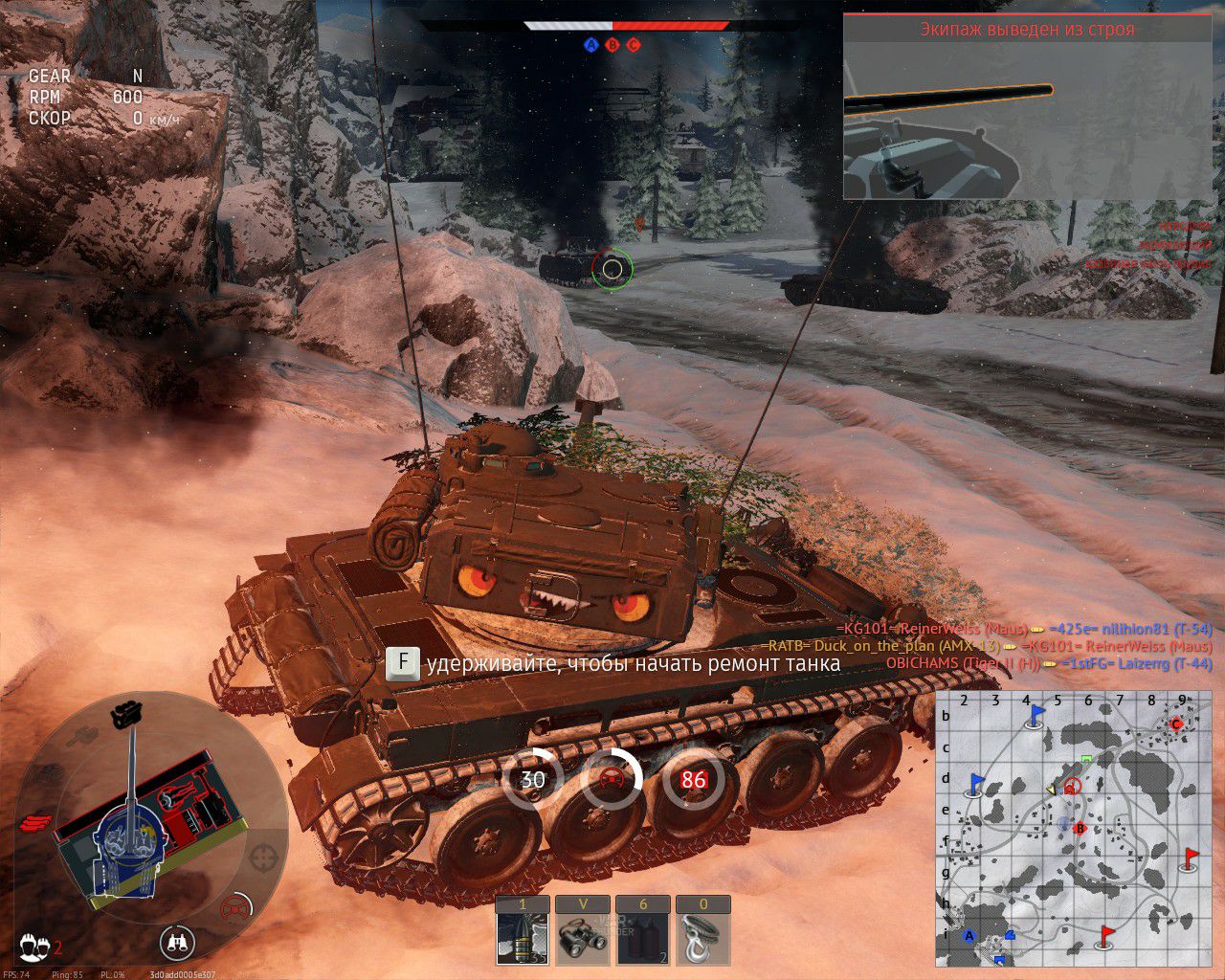The width and height of the screenshot is (1225, 980).
Task: Click capture point C on the minimap
Action: 1177,724
